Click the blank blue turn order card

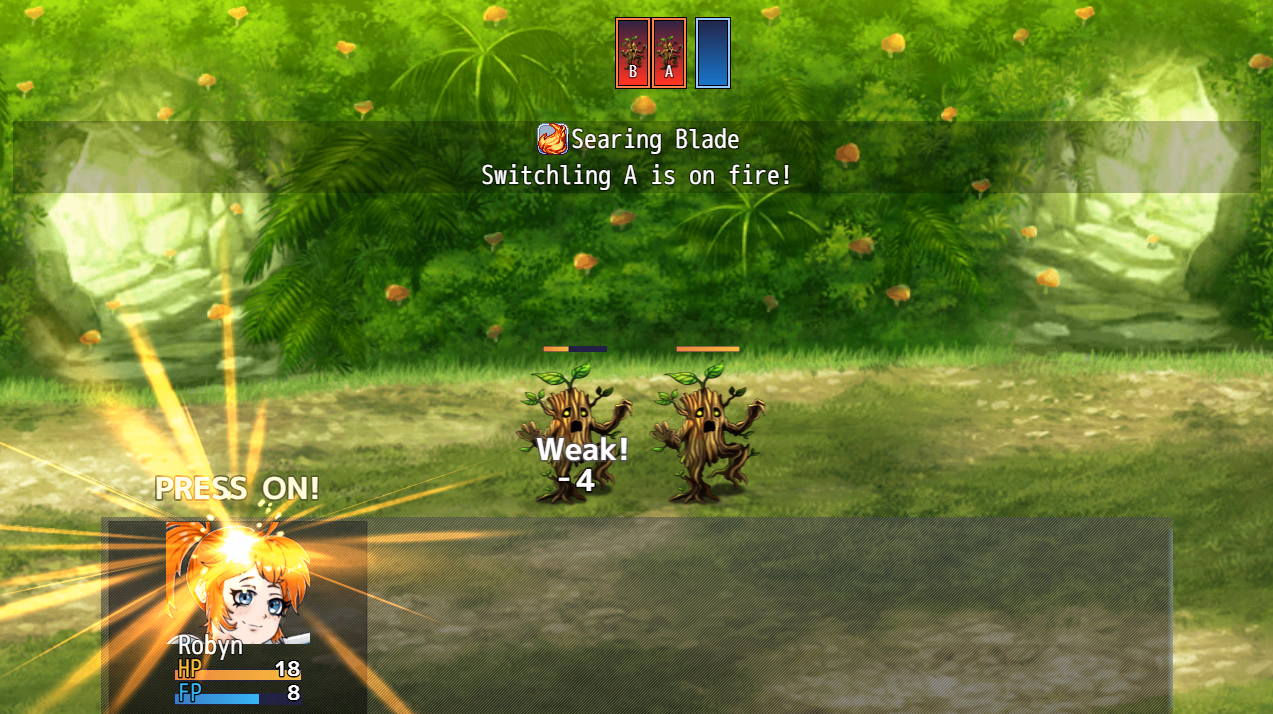tap(713, 53)
